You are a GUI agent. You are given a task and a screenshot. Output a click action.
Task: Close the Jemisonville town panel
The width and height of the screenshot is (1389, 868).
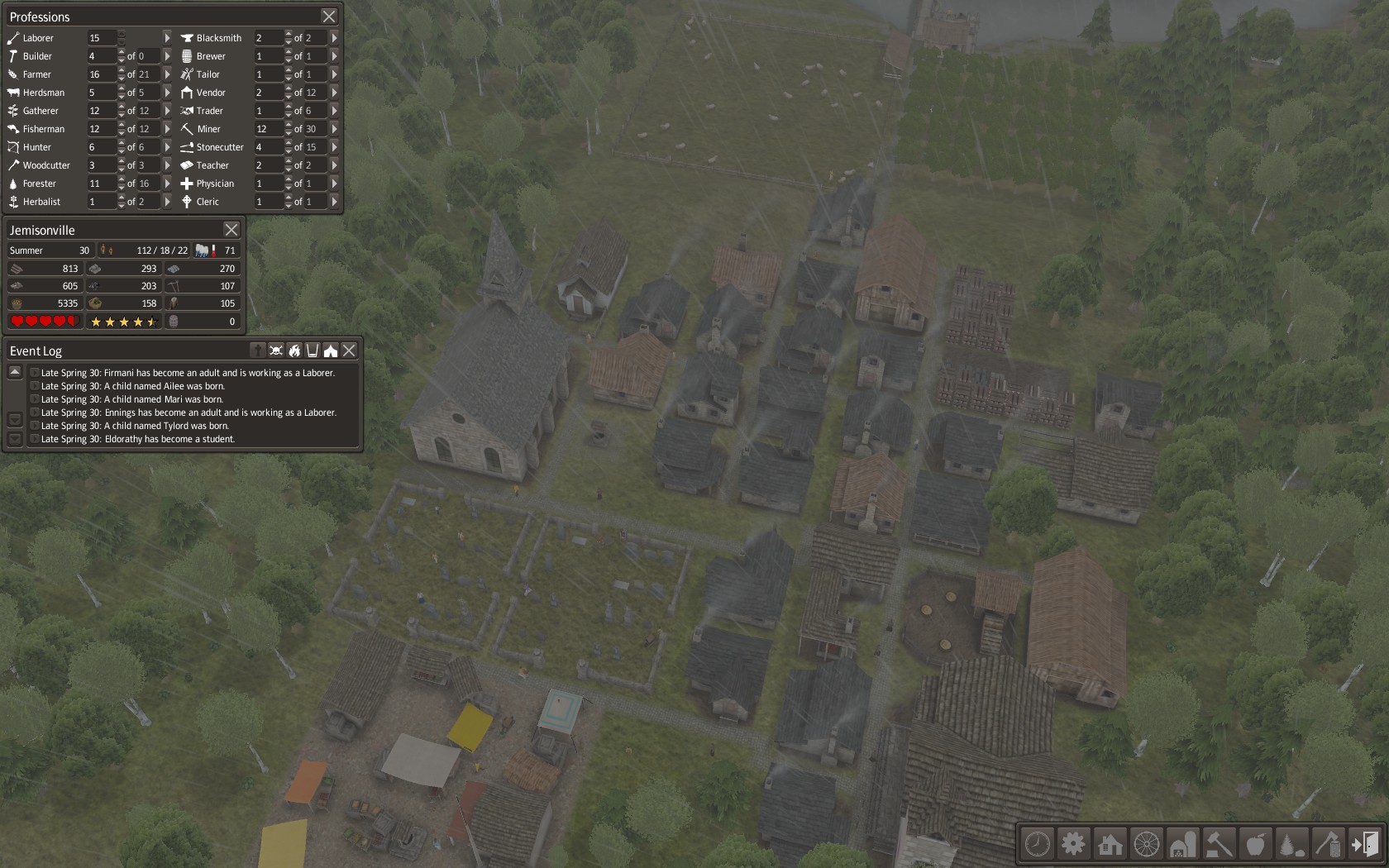(231, 230)
